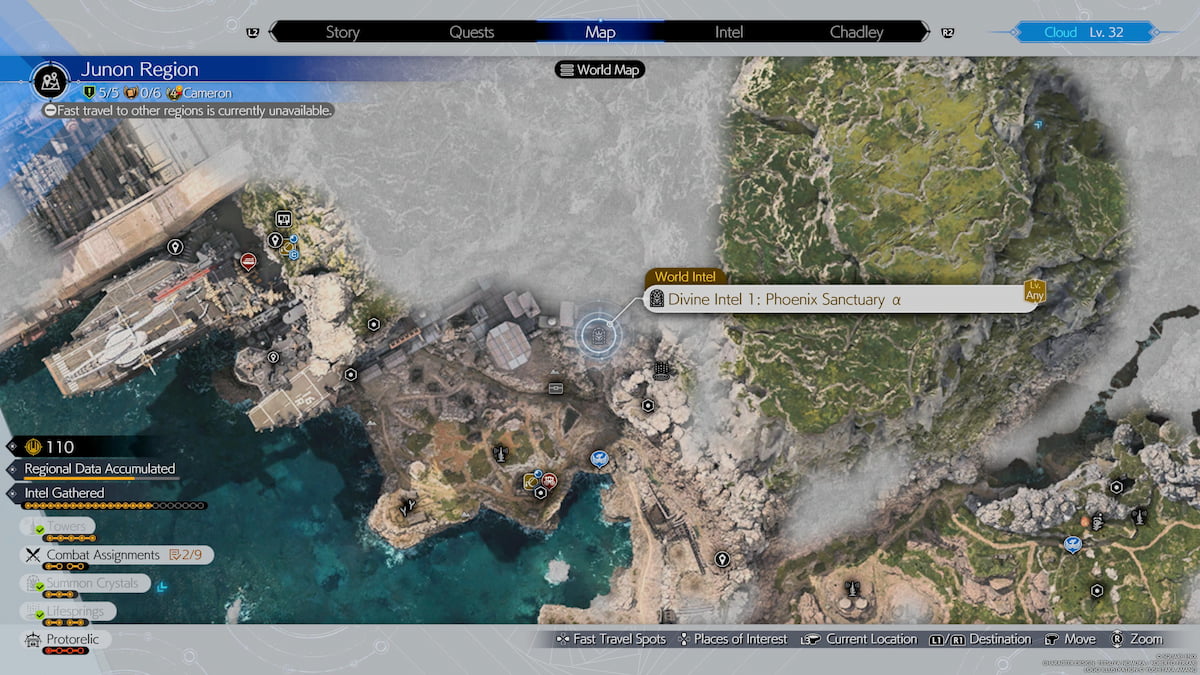Switch to the Intel tab
Screen dimensions: 1200x675
click(x=729, y=32)
